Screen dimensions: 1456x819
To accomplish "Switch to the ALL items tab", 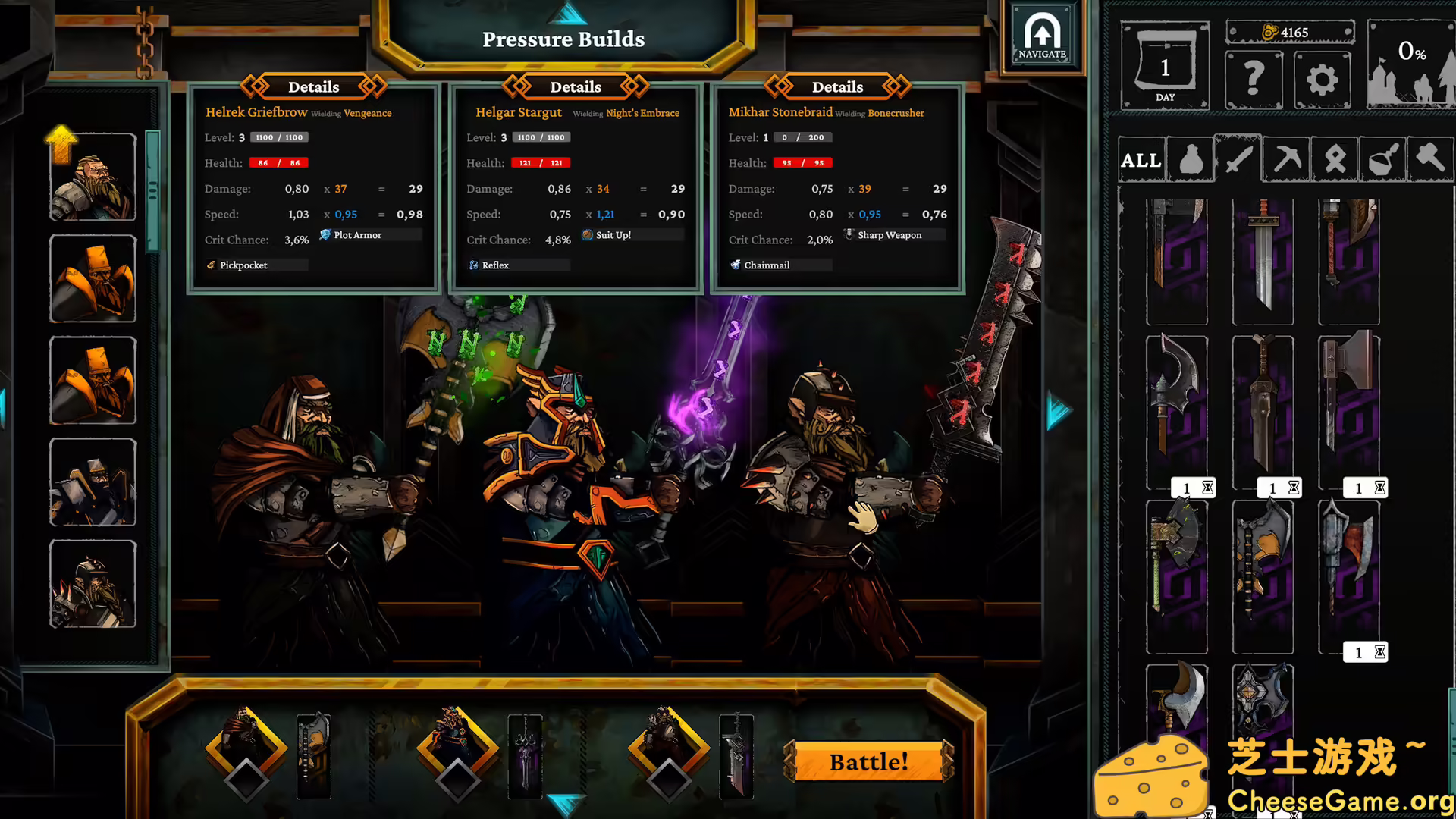I will [x=1141, y=160].
